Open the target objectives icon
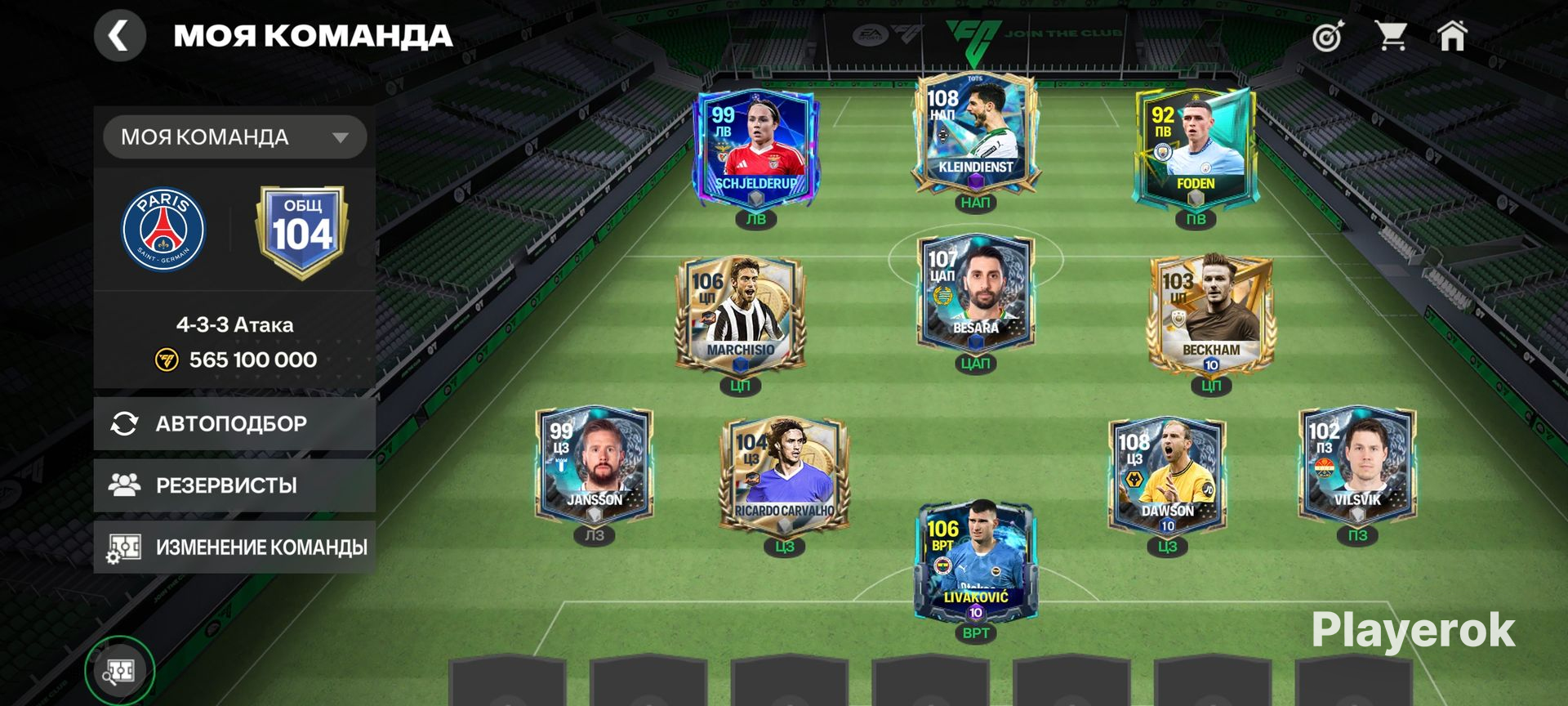Screen dimensions: 1568x706 (x=1327, y=37)
